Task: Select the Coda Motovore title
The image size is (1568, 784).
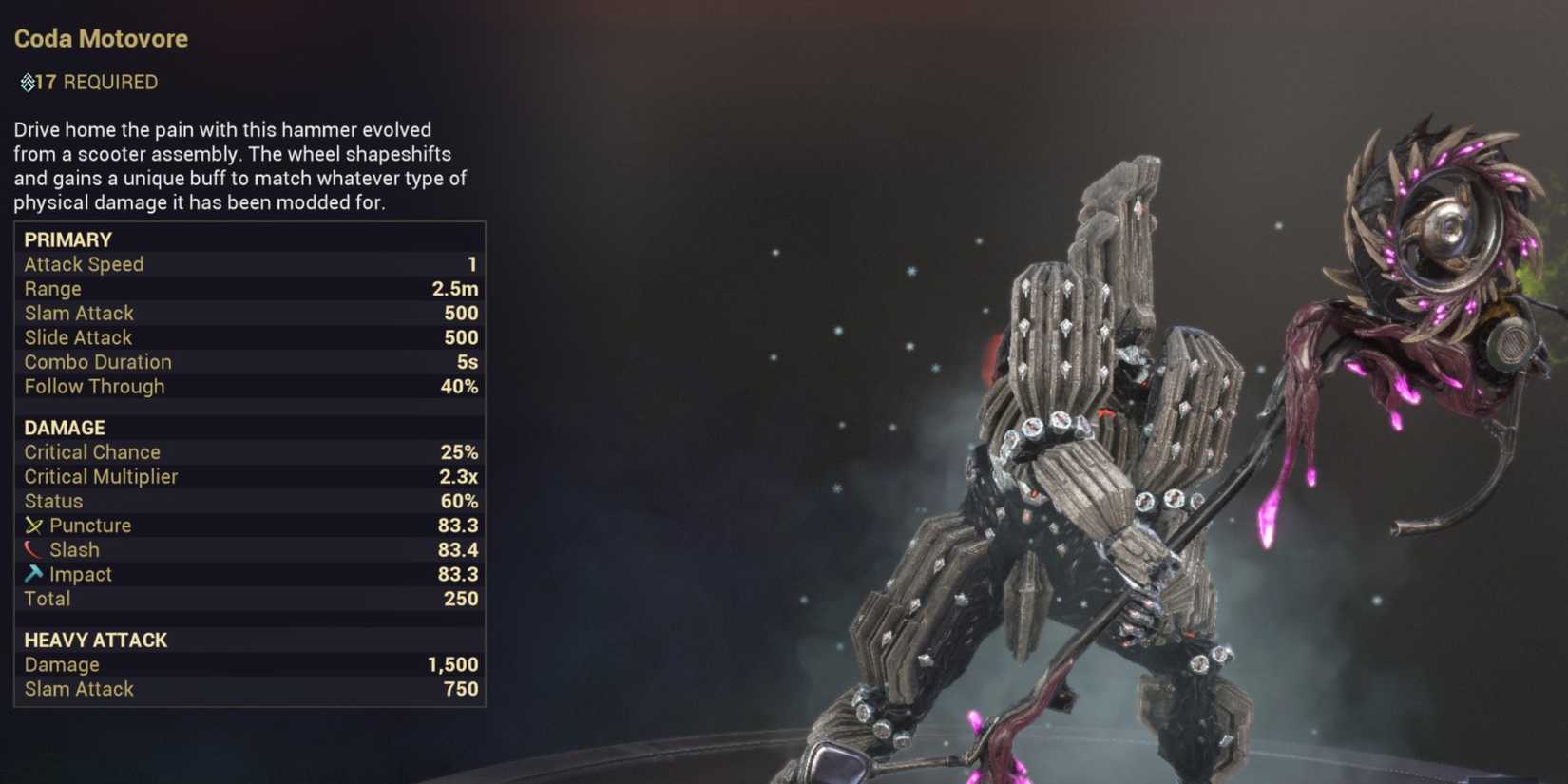Action: pyautogui.click(x=100, y=38)
